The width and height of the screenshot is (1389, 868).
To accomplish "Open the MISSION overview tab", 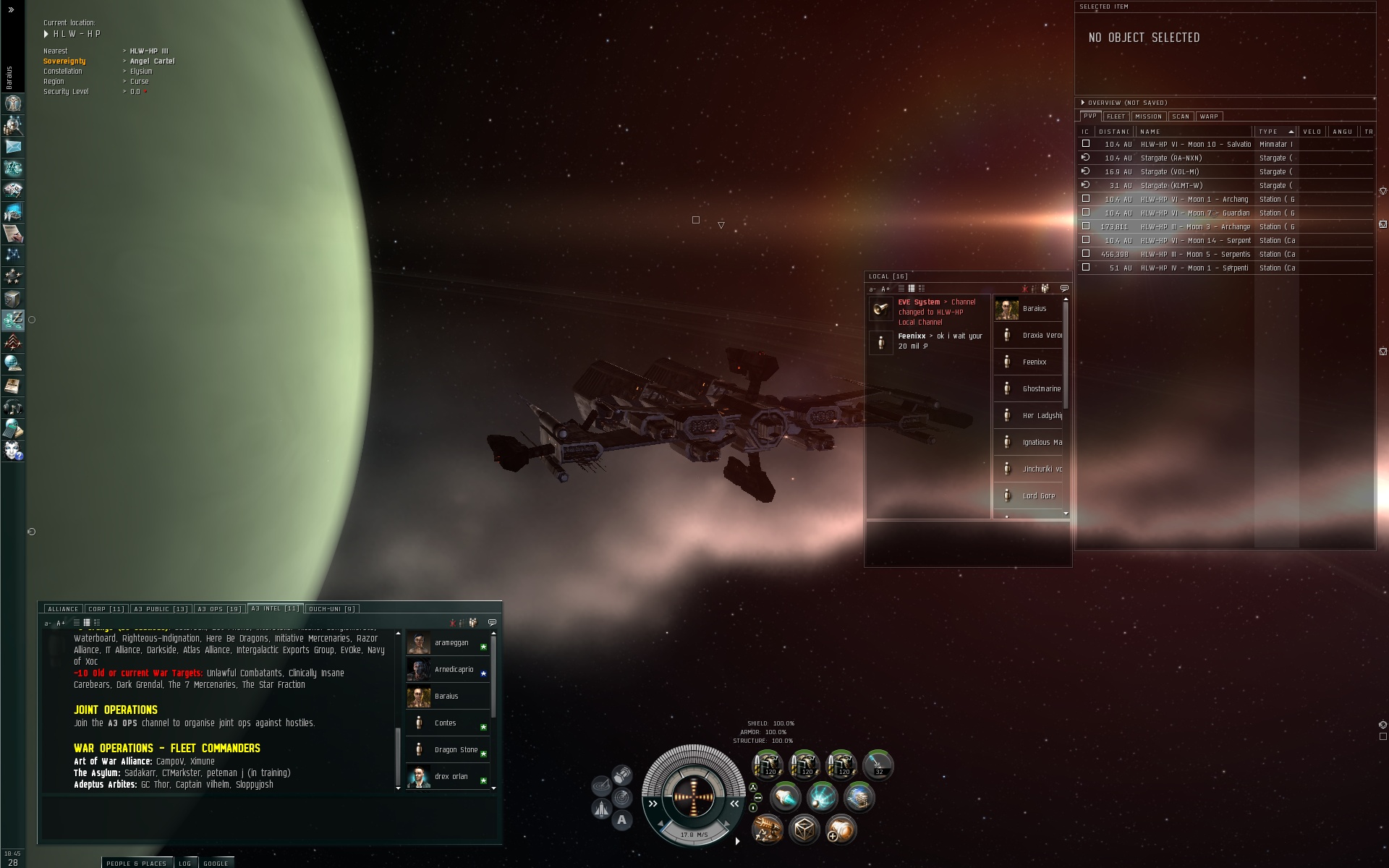I will pyautogui.click(x=1148, y=116).
